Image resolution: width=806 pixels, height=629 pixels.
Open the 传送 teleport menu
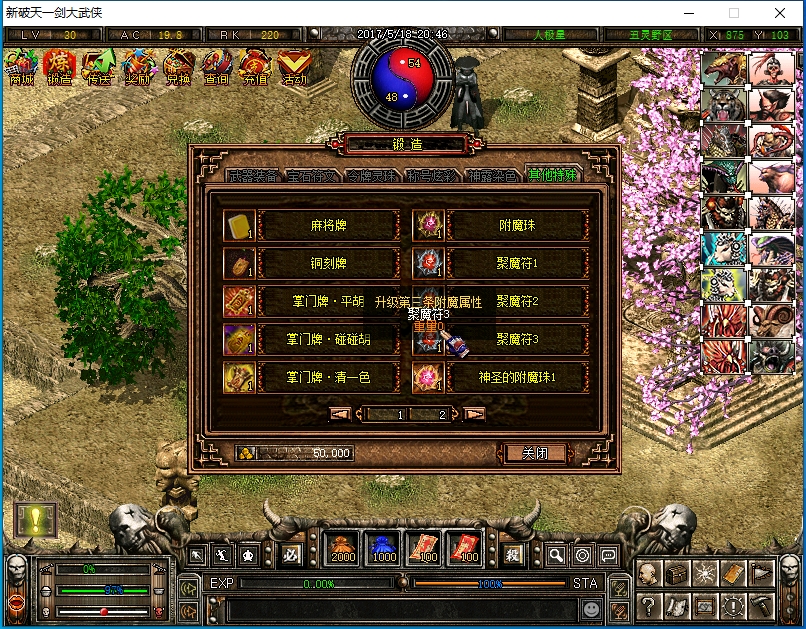pos(98,67)
